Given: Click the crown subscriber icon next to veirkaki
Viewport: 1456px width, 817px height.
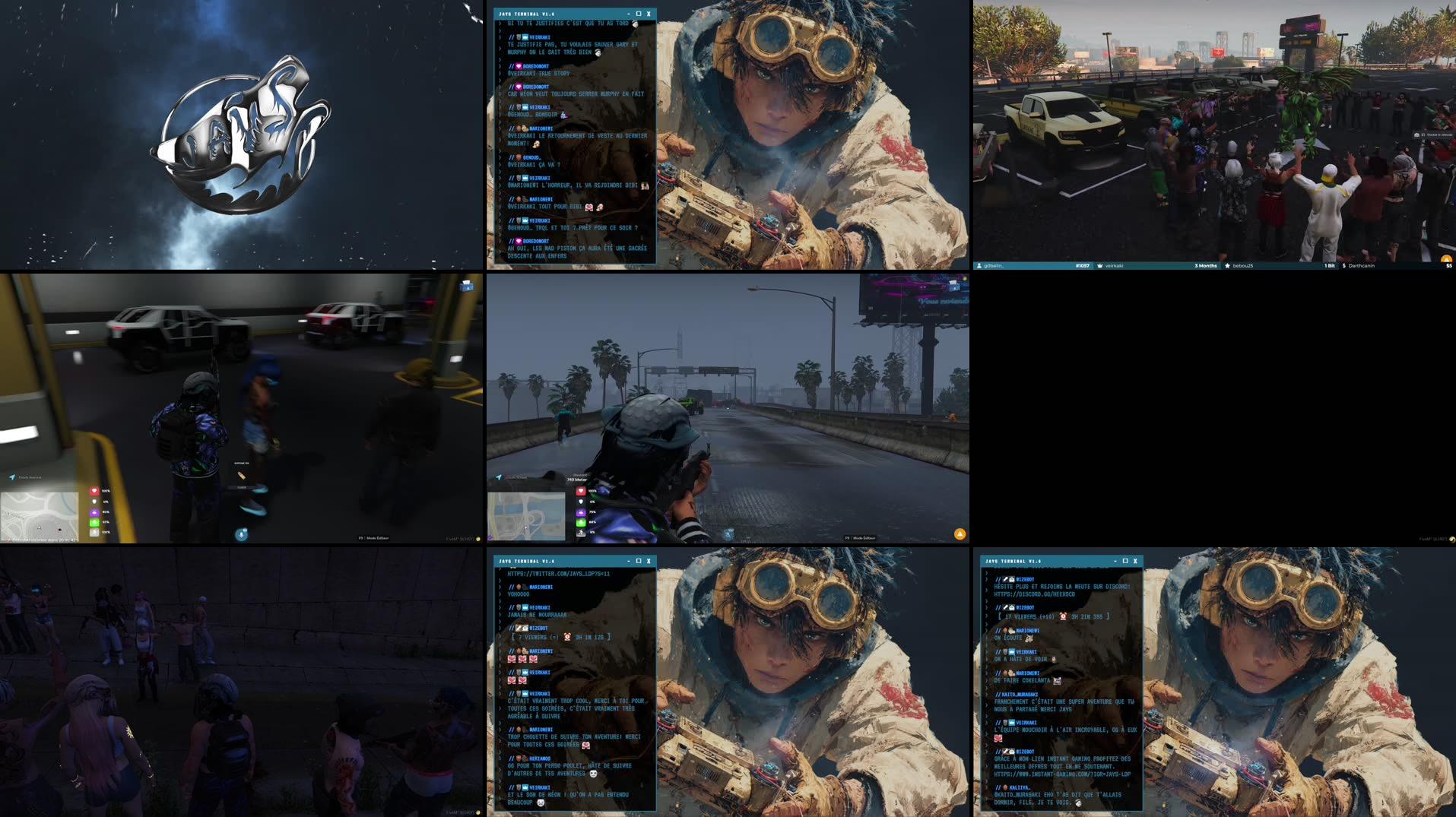Looking at the screenshot, I should click(x=1102, y=266).
